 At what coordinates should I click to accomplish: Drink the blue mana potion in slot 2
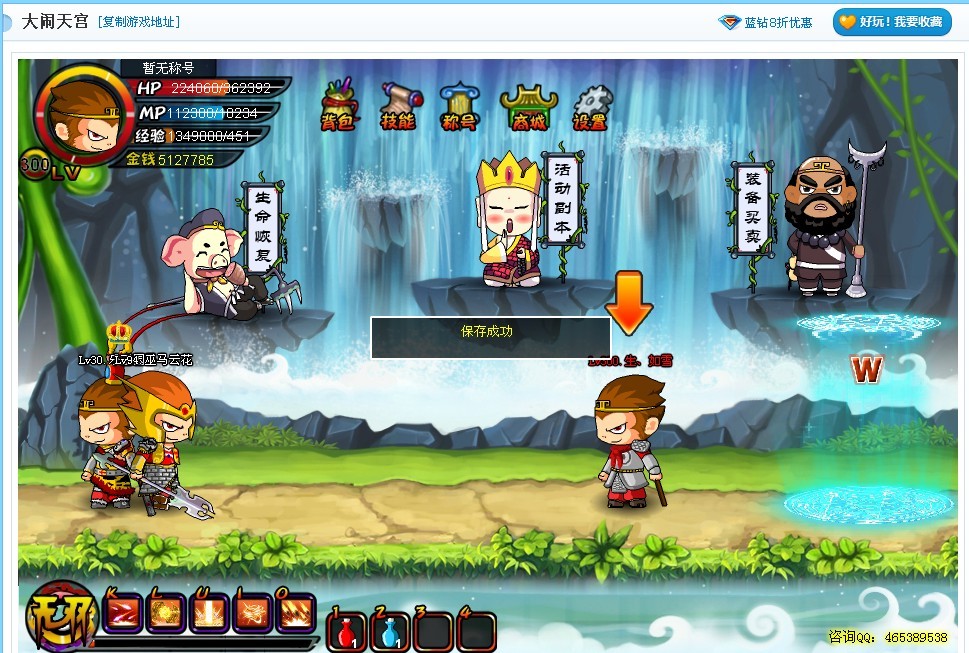390,632
